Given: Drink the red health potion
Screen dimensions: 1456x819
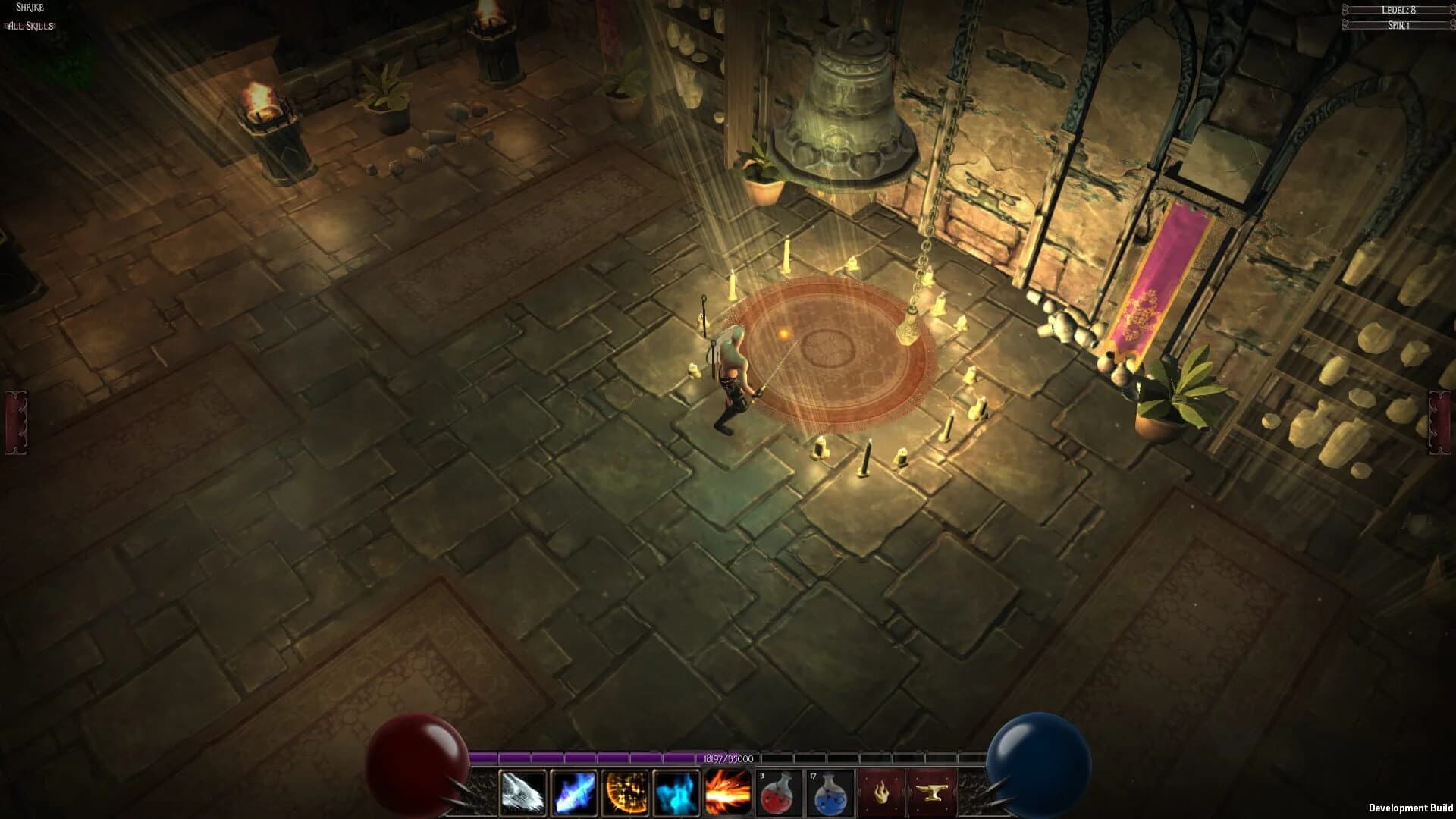Looking at the screenshot, I should coord(779,793).
